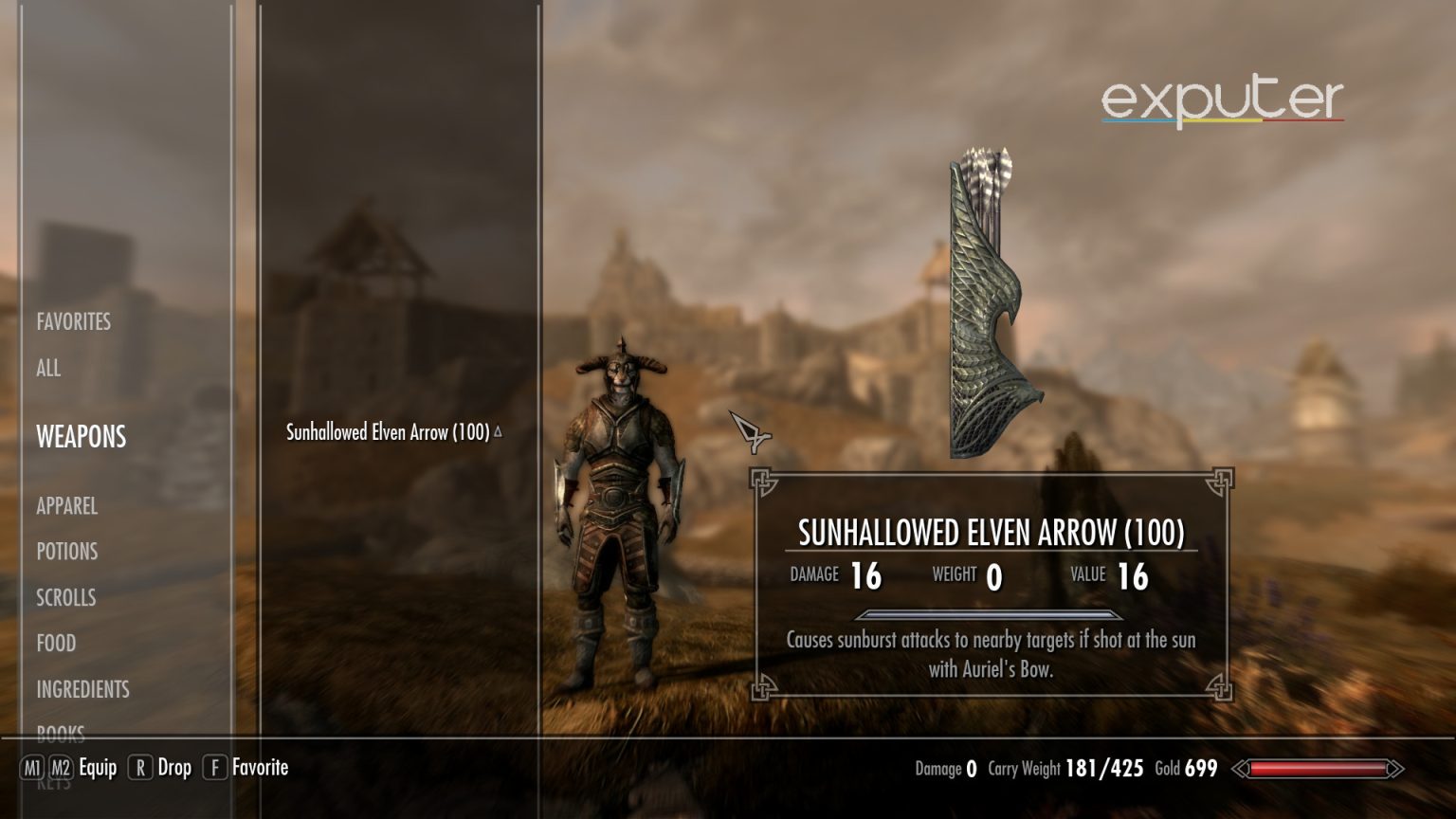
Task: Click the M2 mouse button Equip icon
Action: click(x=62, y=769)
